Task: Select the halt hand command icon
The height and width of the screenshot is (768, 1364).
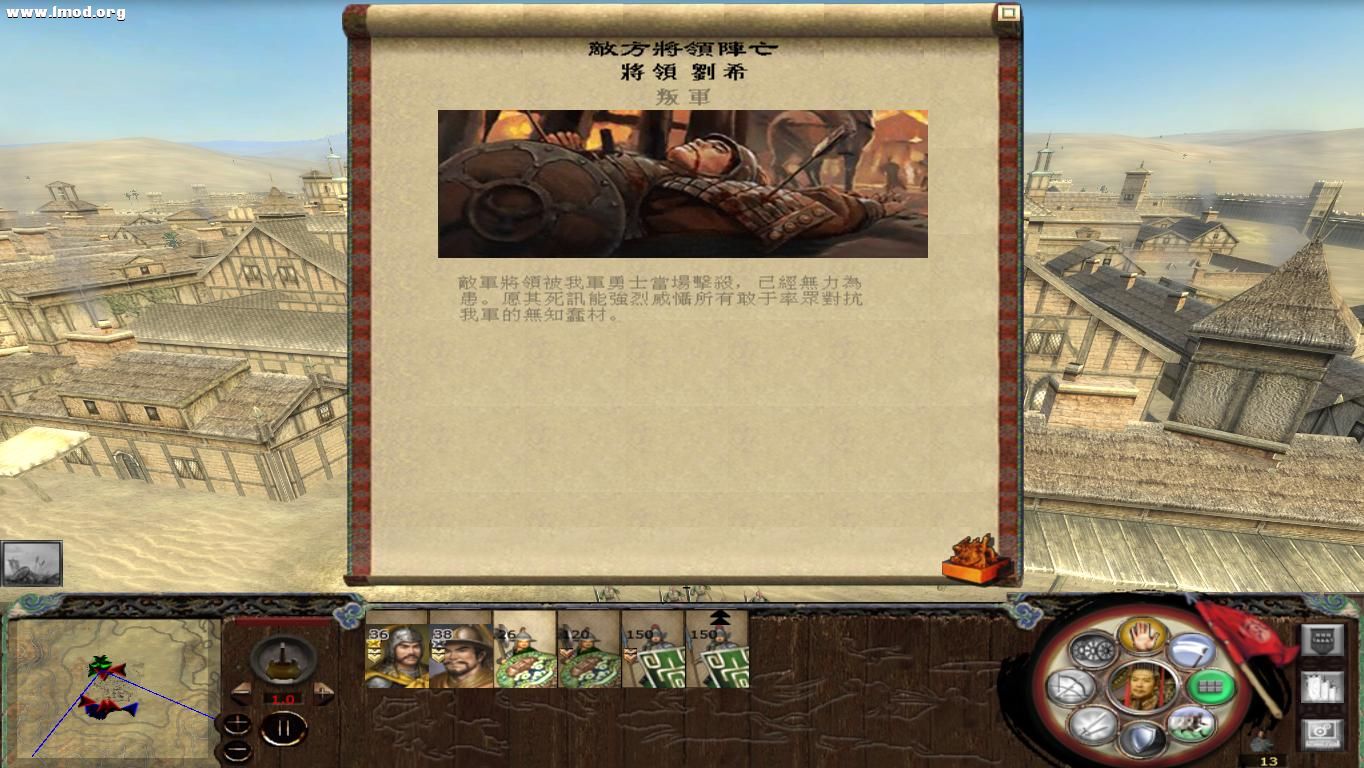Action: (x=1144, y=637)
